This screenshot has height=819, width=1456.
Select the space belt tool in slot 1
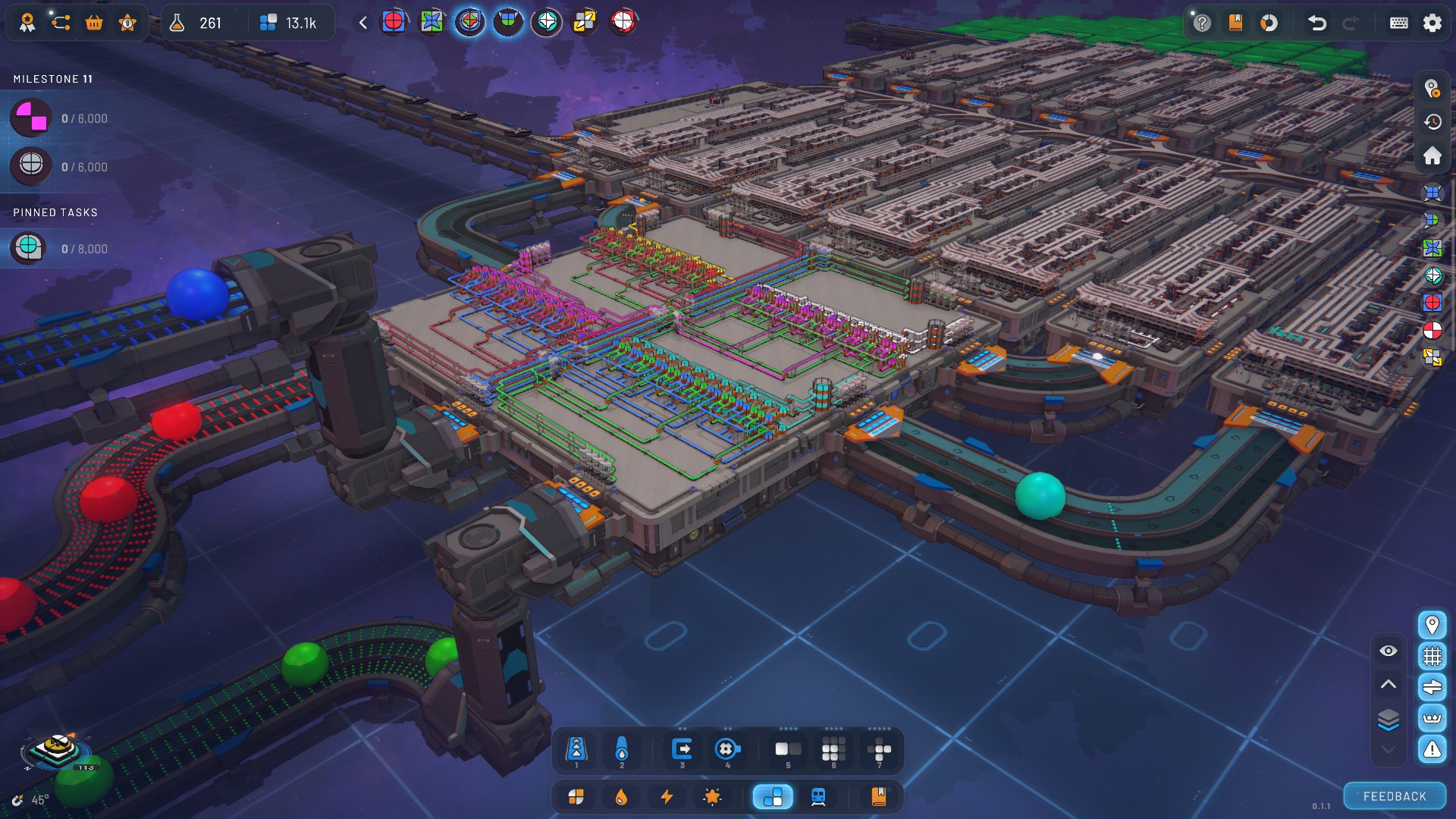pos(576,750)
